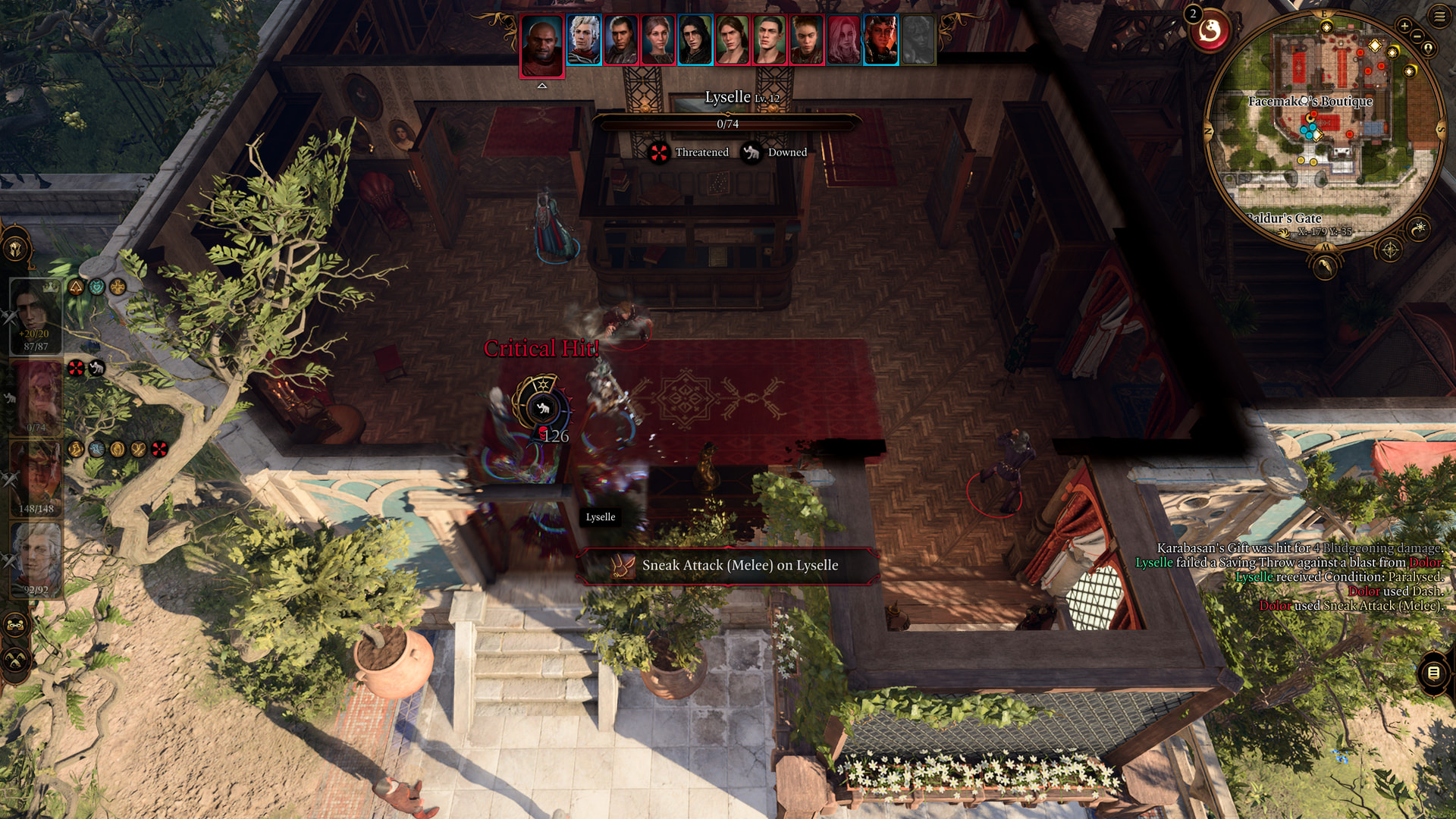1456x819 pixels.
Task: Open the helmet icon character panel
Action: [x=16, y=248]
